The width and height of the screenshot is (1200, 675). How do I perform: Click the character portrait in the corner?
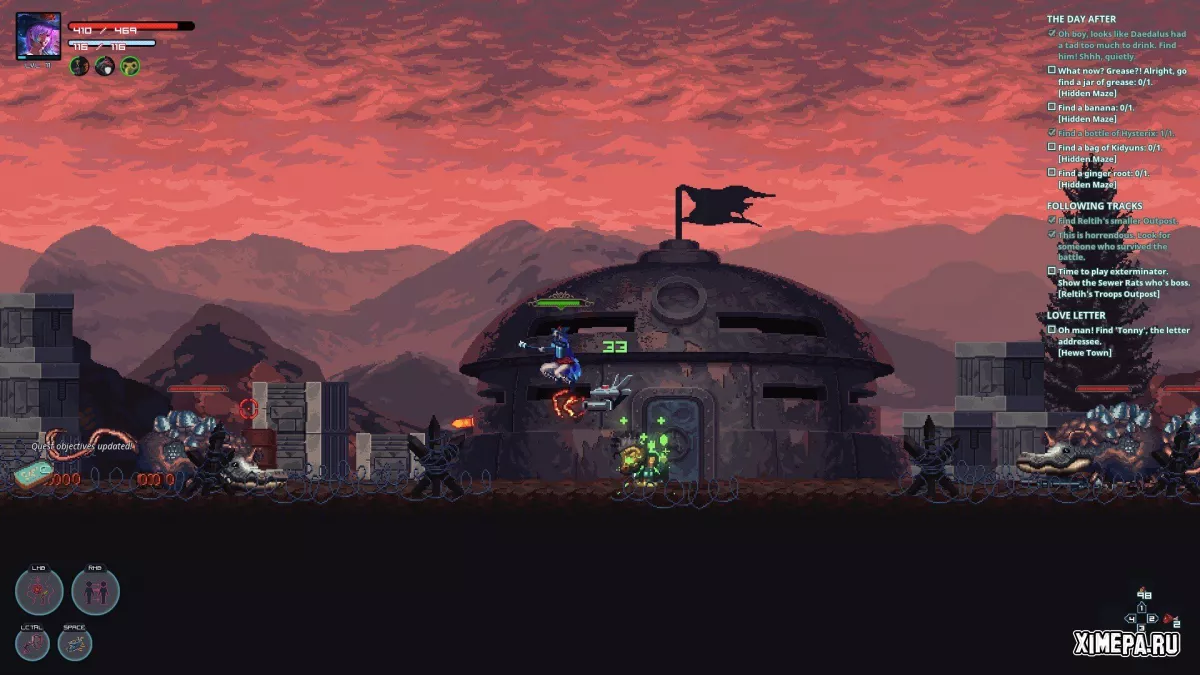[38, 36]
